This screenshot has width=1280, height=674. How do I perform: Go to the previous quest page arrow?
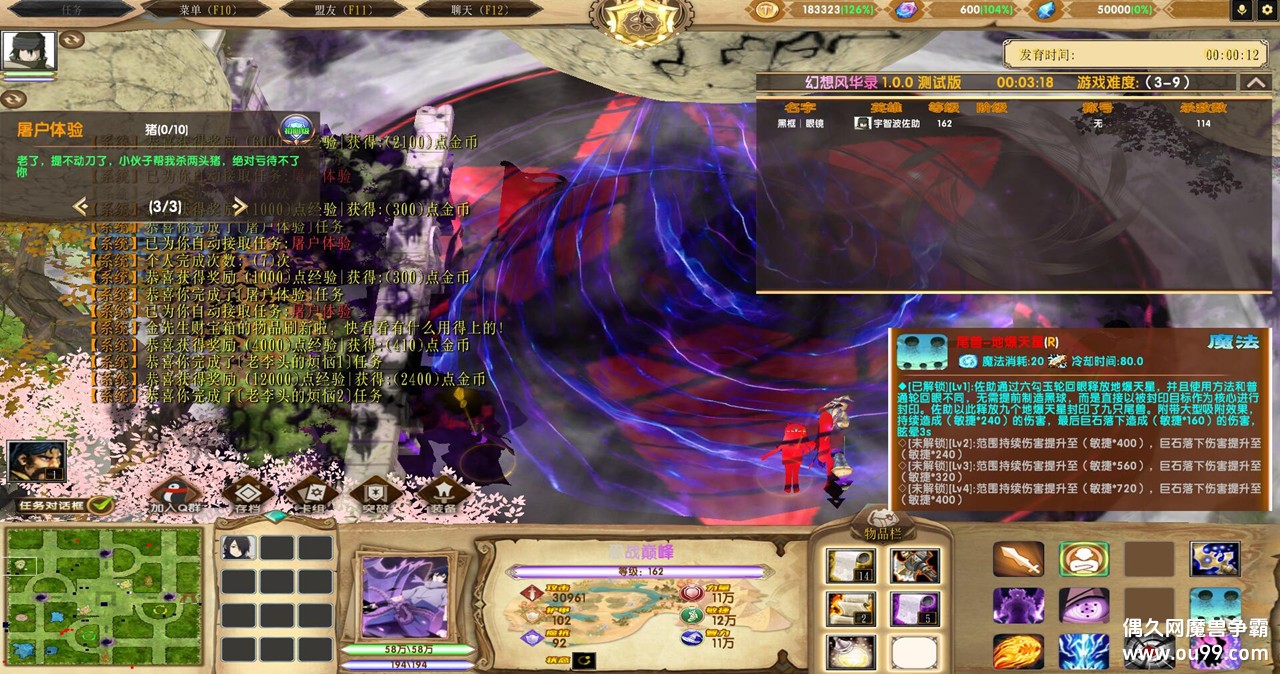(x=81, y=207)
